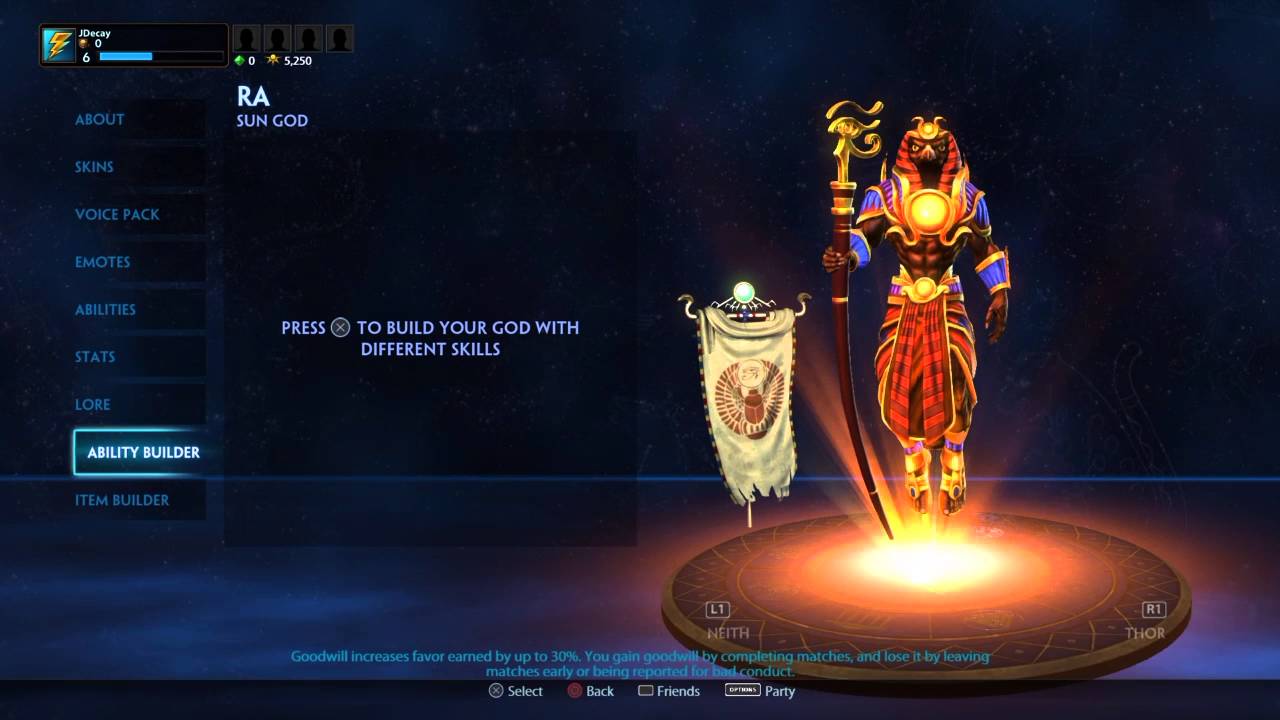Select the Skins menu entry
The image size is (1280, 720).
94,167
